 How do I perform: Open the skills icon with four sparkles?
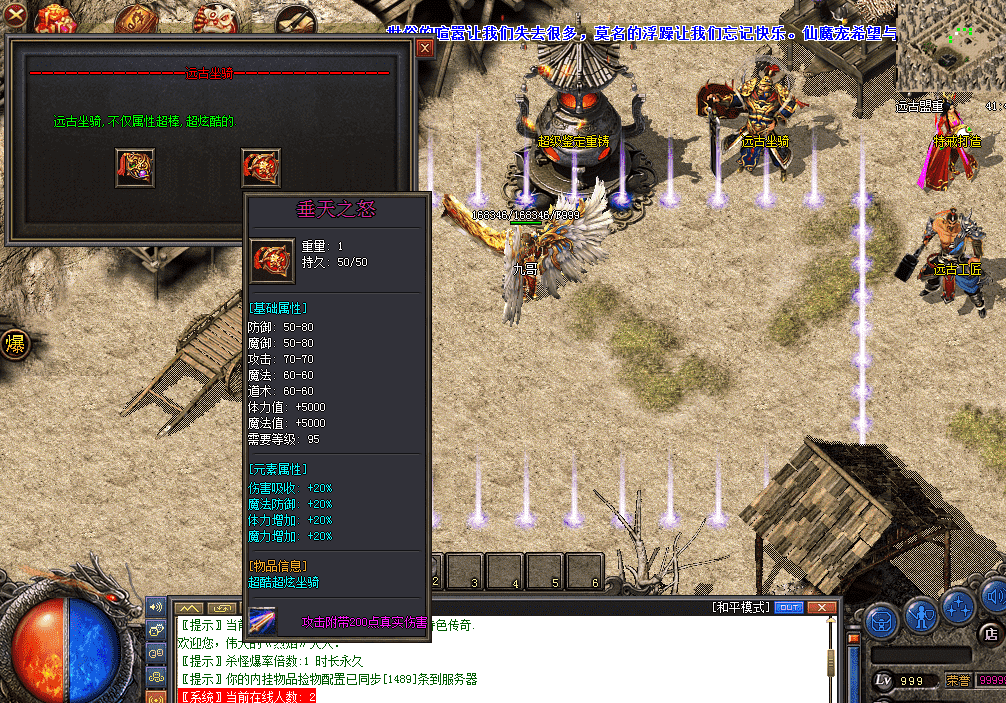click(x=958, y=608)
